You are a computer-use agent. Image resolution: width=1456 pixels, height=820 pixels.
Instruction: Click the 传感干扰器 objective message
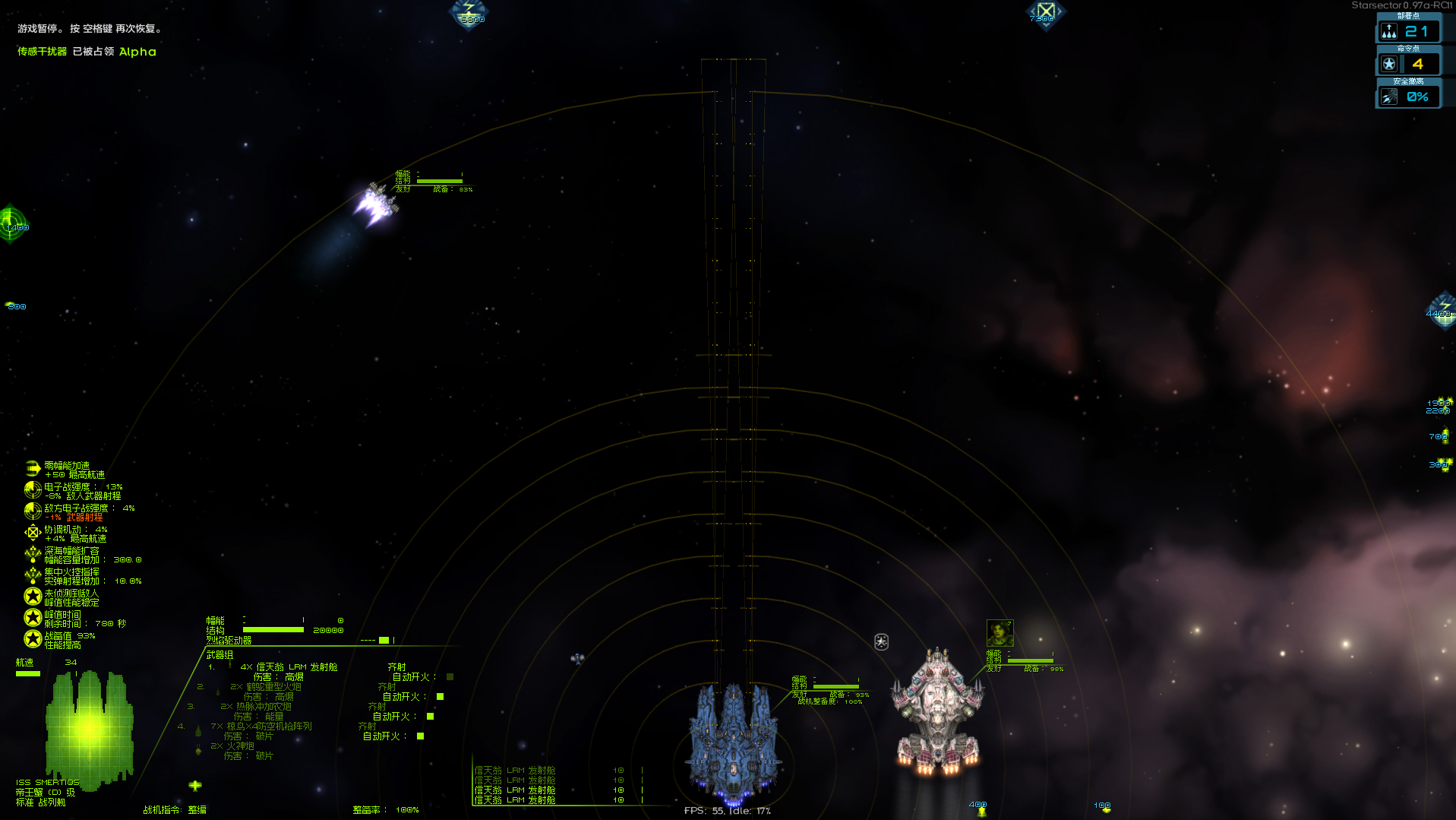point(43,52)
